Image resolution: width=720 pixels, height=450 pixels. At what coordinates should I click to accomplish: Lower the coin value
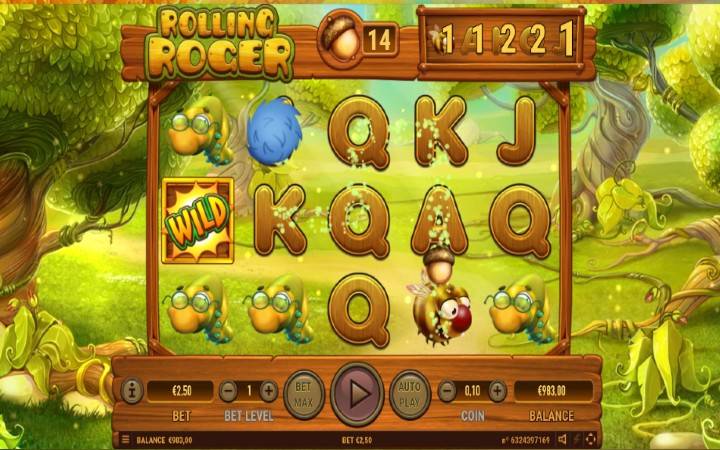click(446, 391)
